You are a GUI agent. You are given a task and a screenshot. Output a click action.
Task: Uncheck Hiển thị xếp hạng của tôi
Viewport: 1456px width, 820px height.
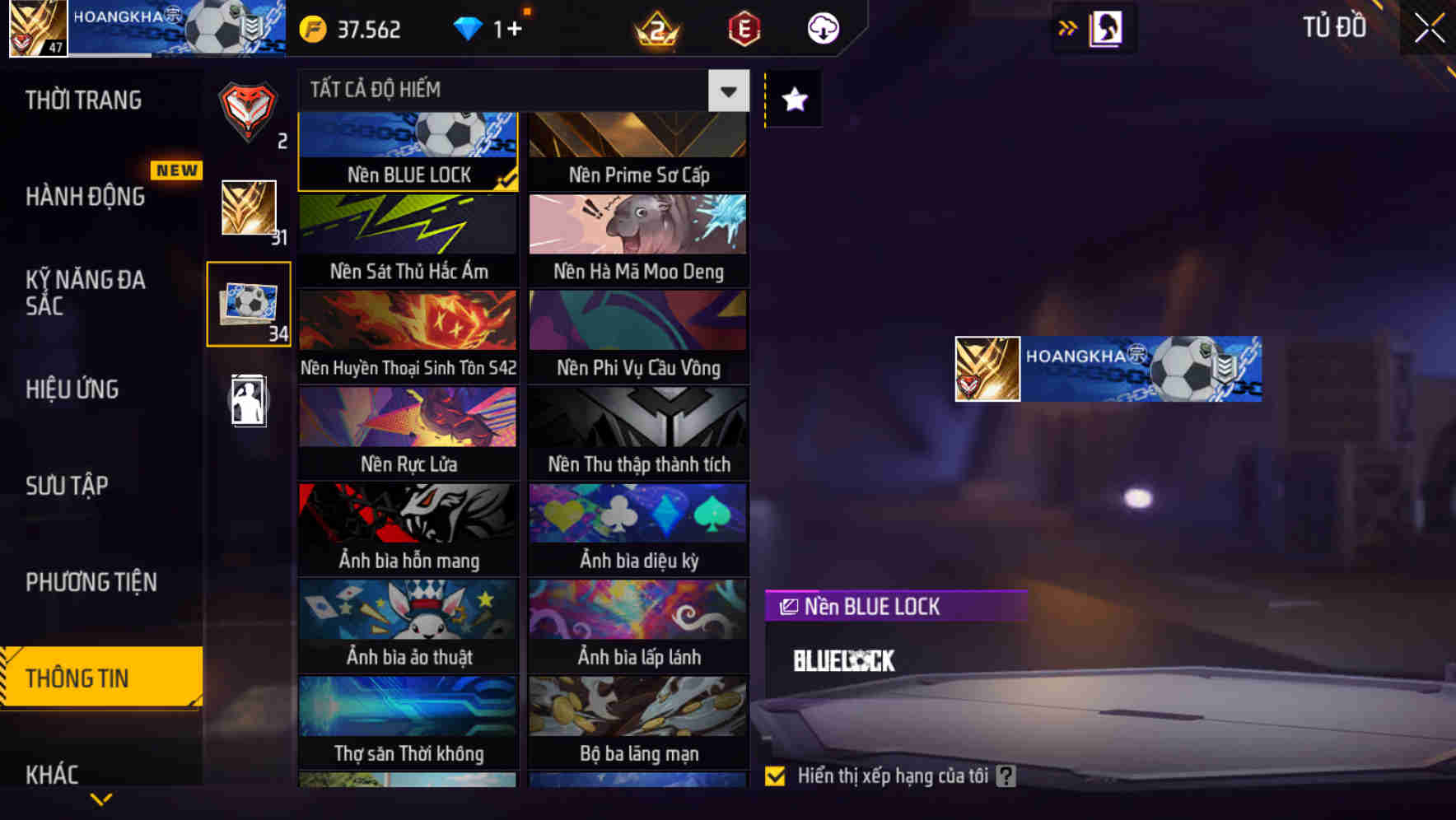pos(775,775)
